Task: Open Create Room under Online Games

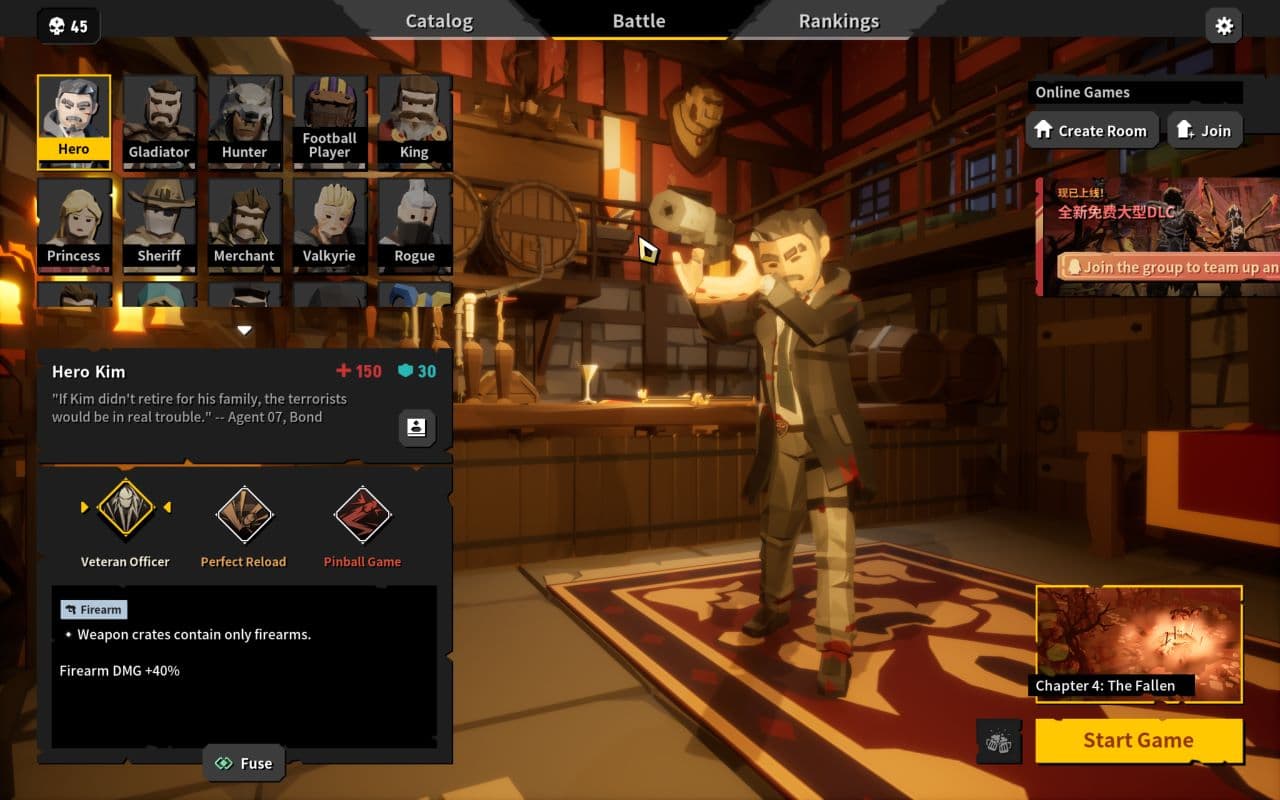Action: click(x=1092, y=130)
